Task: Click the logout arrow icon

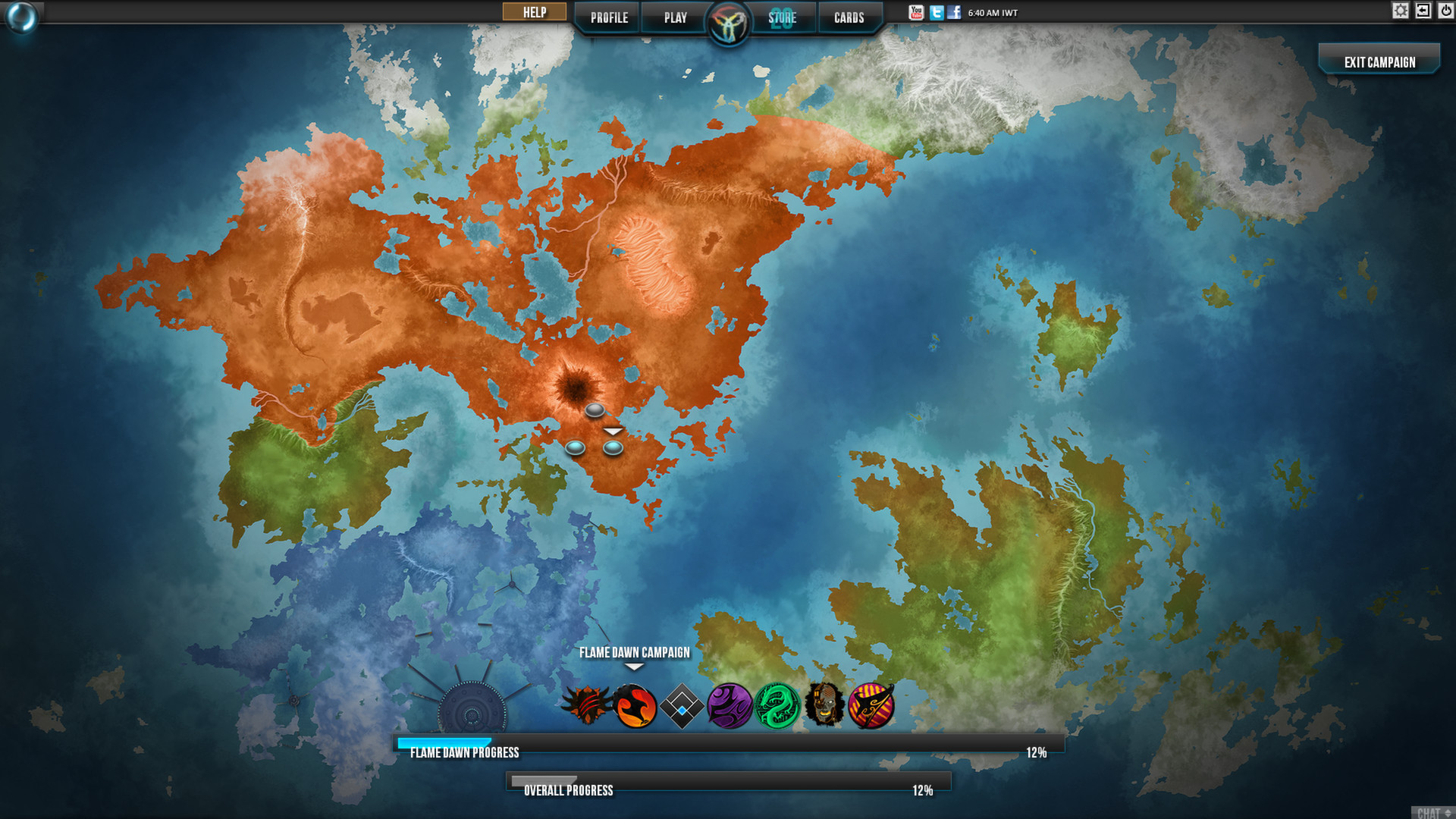Action: coord(1423,11)
